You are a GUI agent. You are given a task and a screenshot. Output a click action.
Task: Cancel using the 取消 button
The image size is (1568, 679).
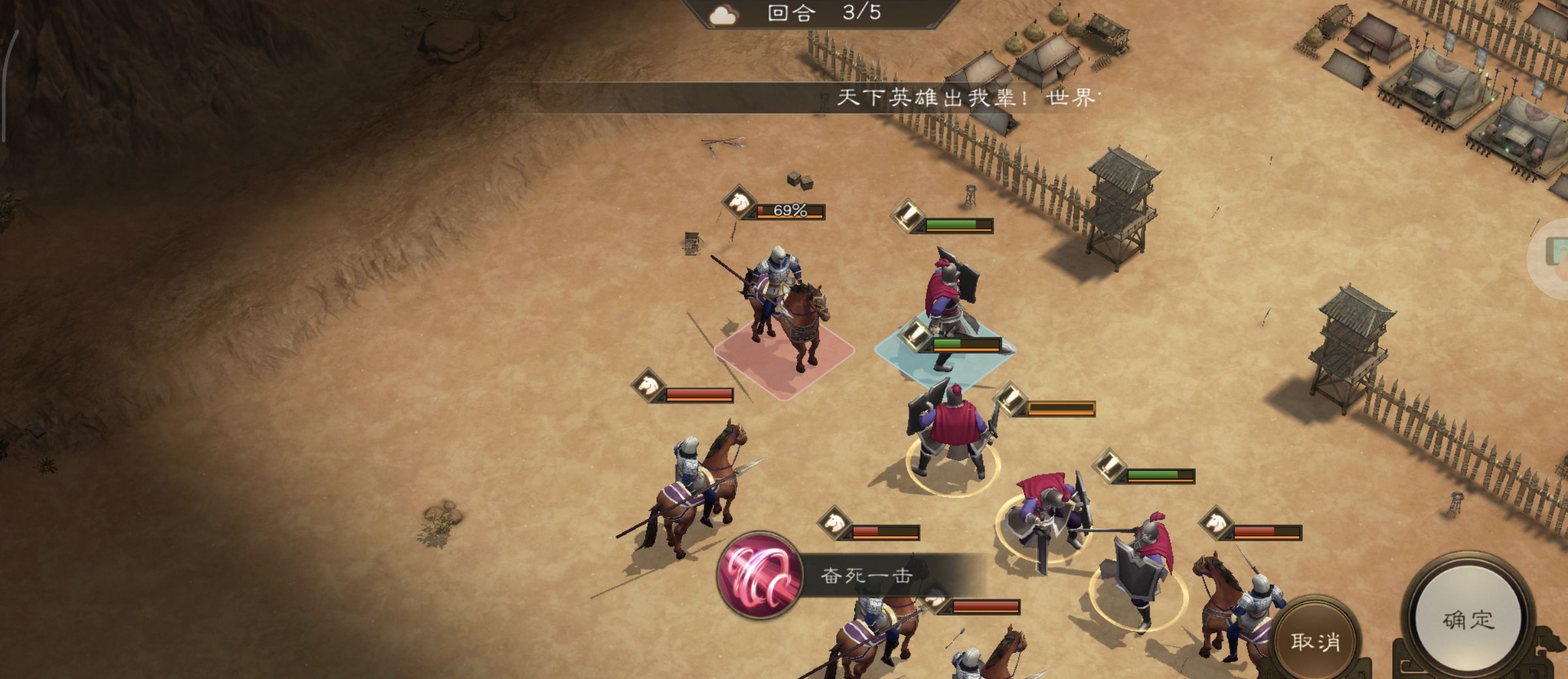coord(1315,641)
